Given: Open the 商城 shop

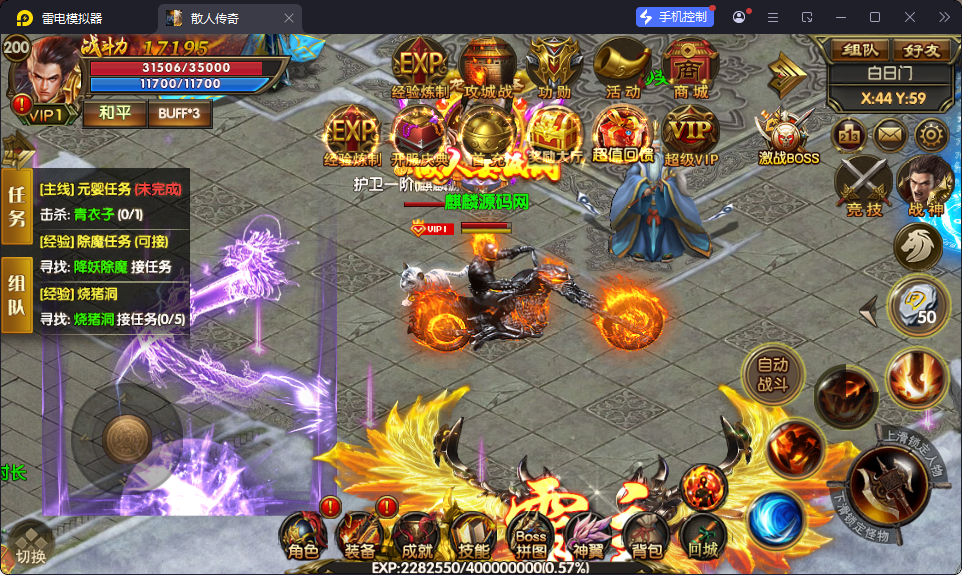Looking at the screenshot, I should pyautogui.click(x=690, y=70).
